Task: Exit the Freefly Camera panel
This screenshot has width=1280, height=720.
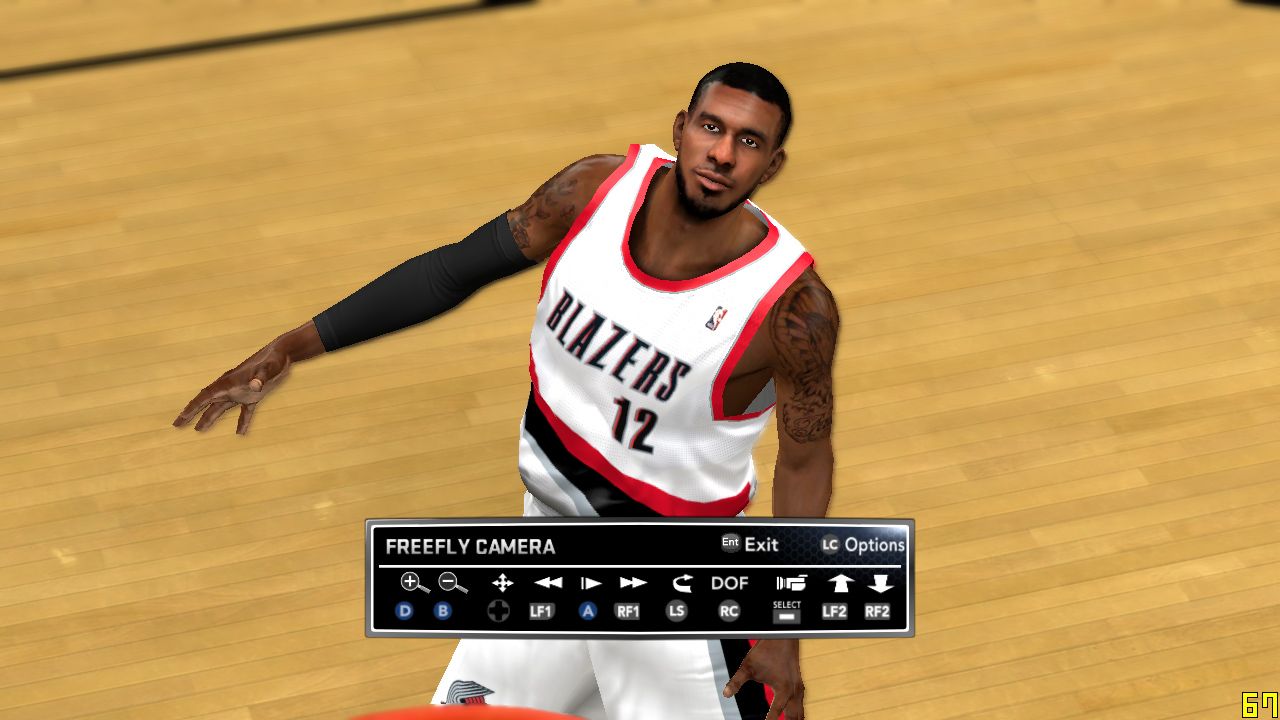Action: coord(750,544)
